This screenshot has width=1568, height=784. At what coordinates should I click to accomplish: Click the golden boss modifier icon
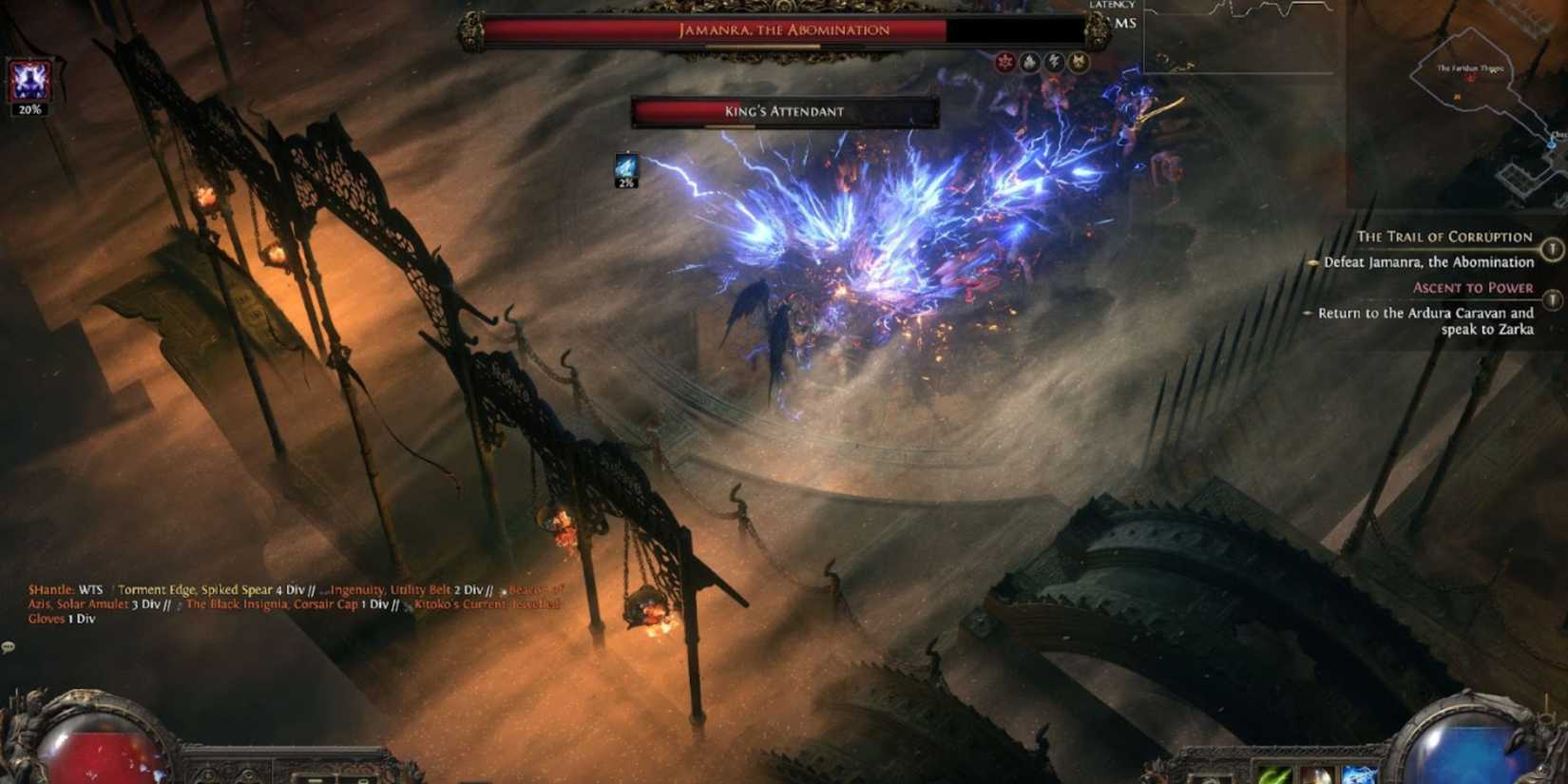[1079, 63]
